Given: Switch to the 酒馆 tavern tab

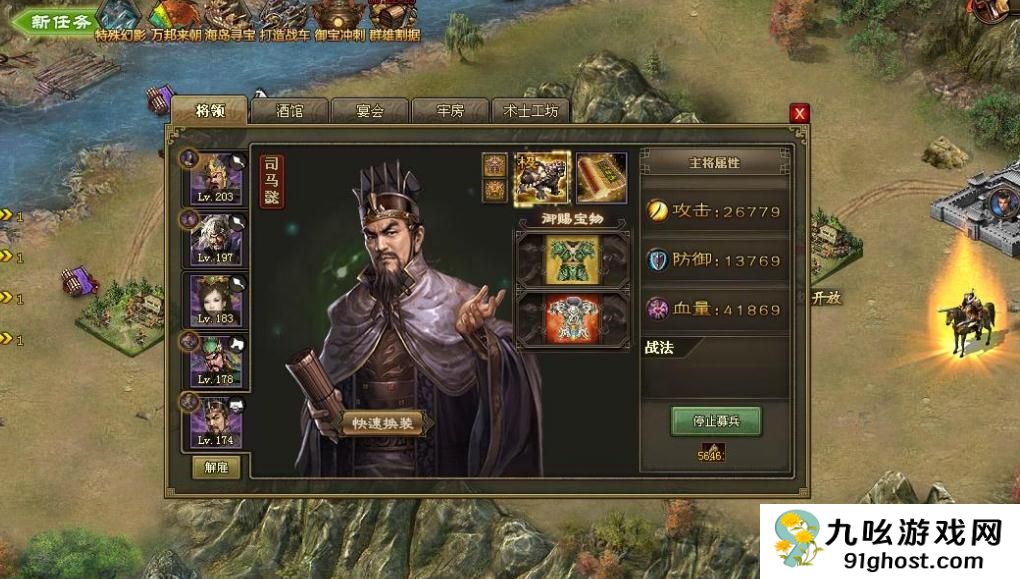Looking at the screenshot, I should 289,111.
